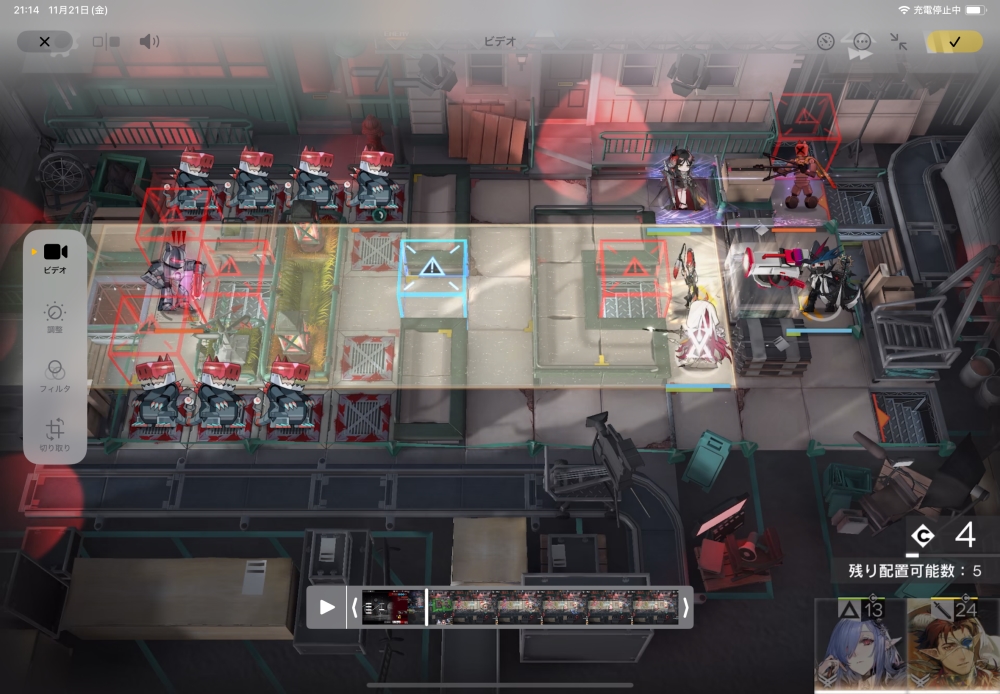The height and width of the screenshot is (694, 1000).
Task: Cancel editing with the X button
Action: point(44,42)
